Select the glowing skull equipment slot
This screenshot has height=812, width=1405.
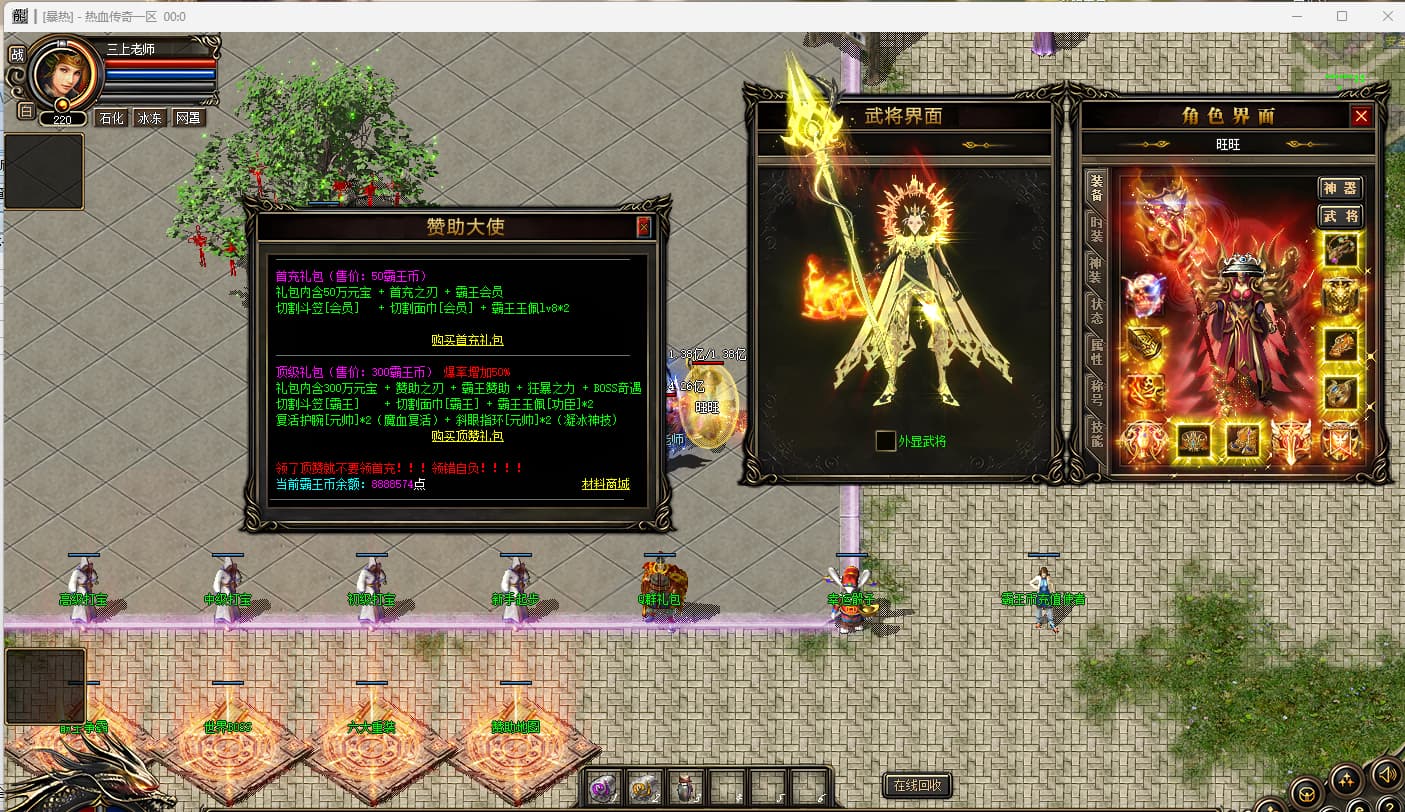point(1145,295)
